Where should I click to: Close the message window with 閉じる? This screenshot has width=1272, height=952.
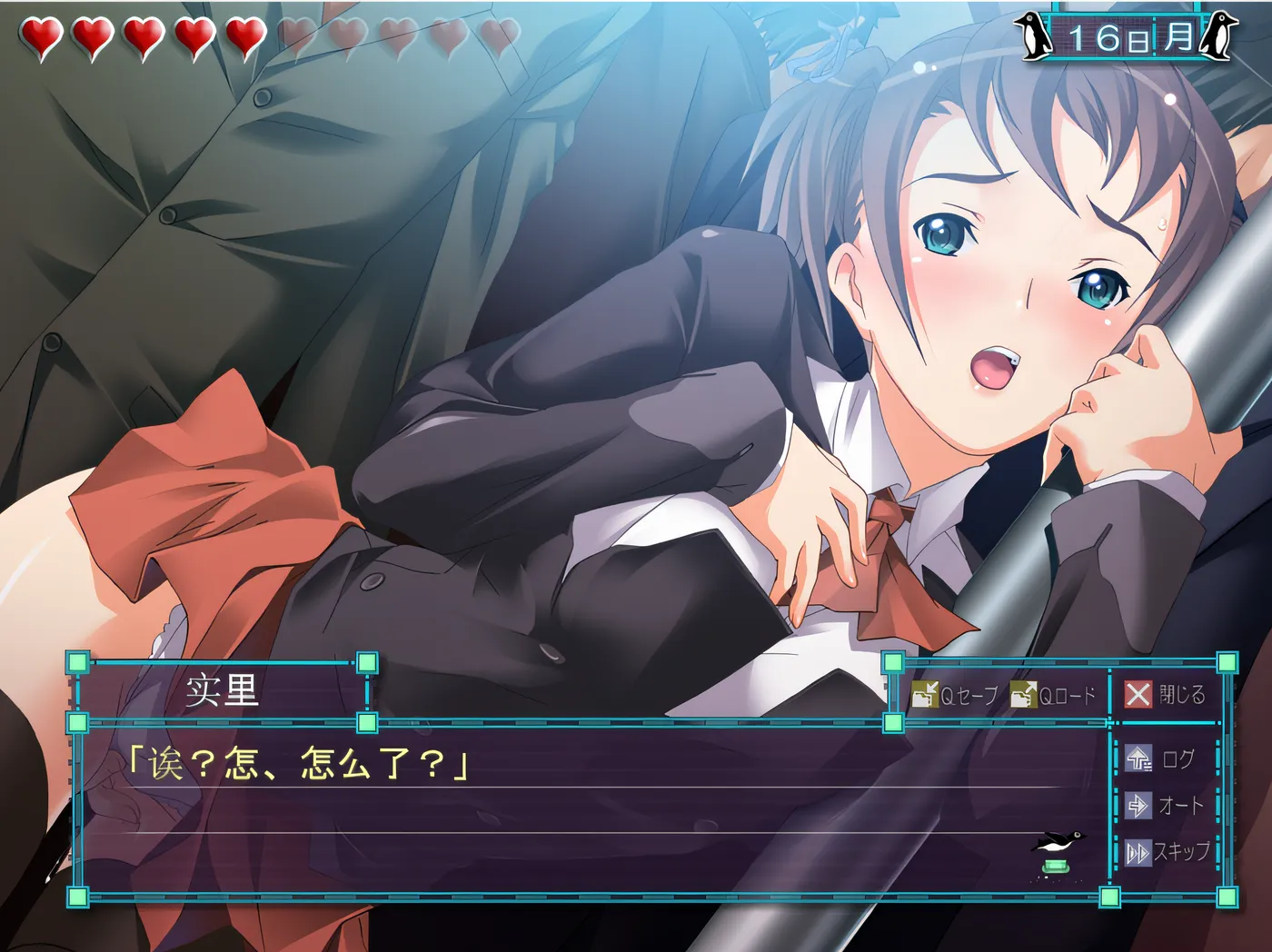click(1165, 695)
